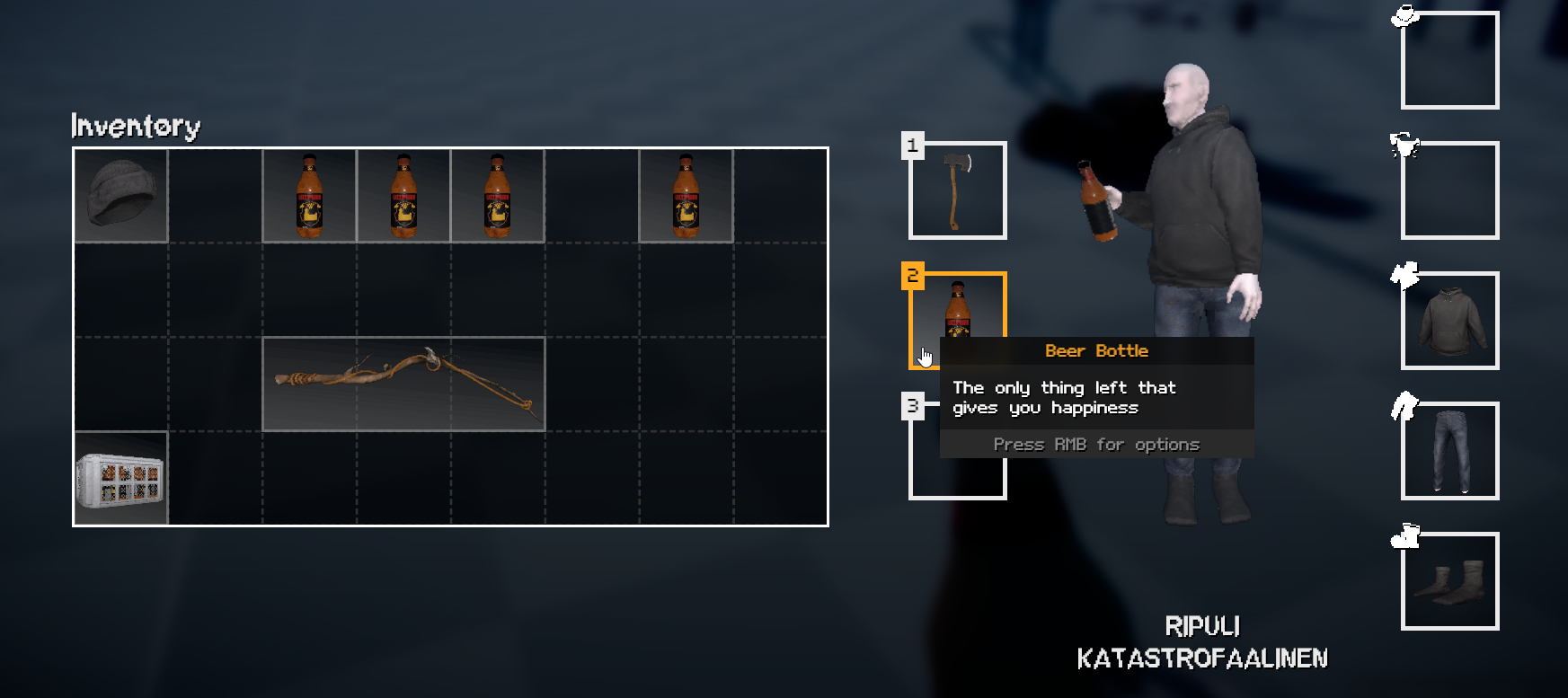Grab the rightmost beer bottle in the inventory
This screenshot has width=1568, height=698.
coord(686,195)
